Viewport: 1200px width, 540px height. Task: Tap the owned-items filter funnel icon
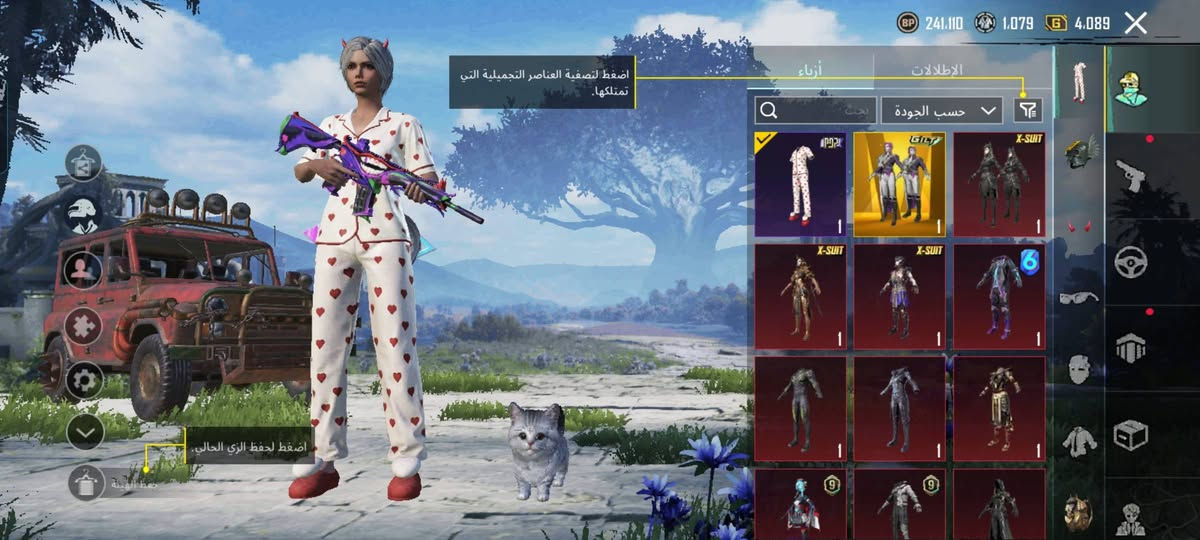point(1027,110)
